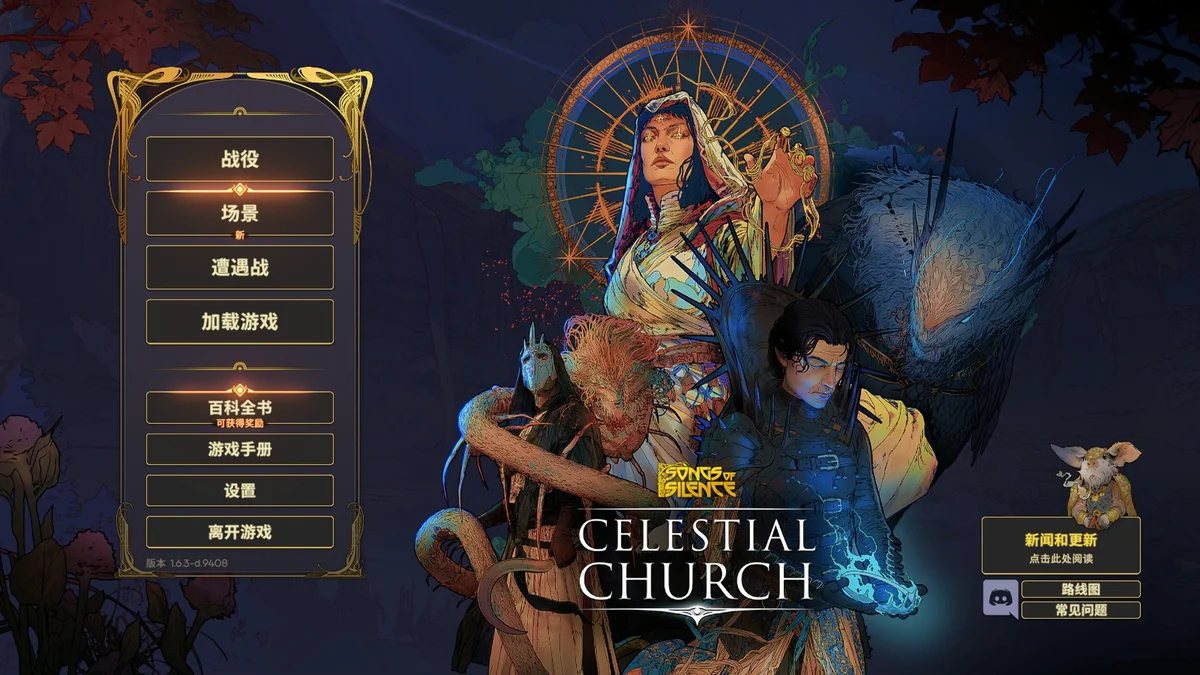
Task: Choose the 遭遇战 skirmish mode
Action: point(240,267)
